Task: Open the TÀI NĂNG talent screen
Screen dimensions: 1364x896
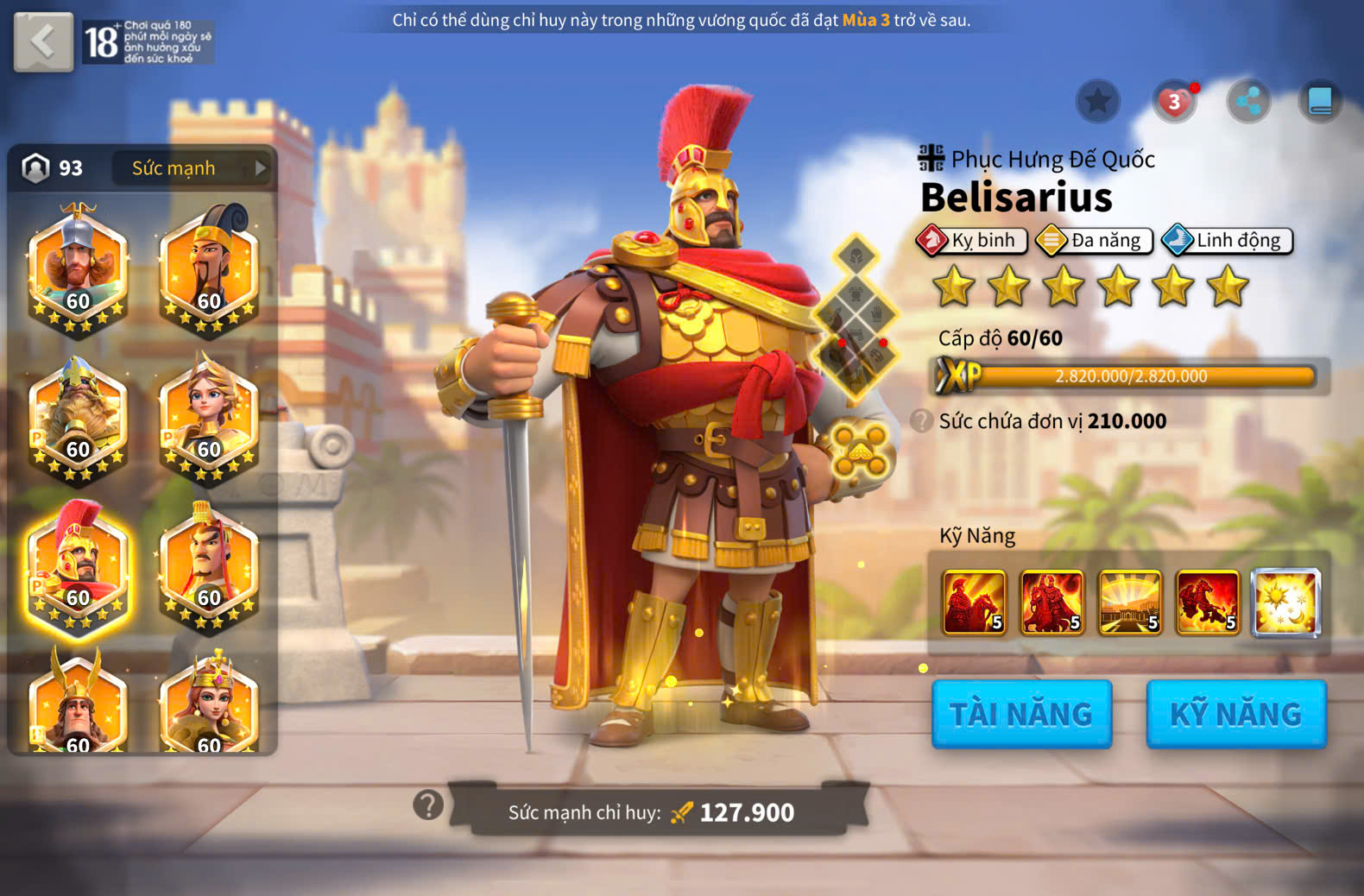Action: tap(1021, 714)
